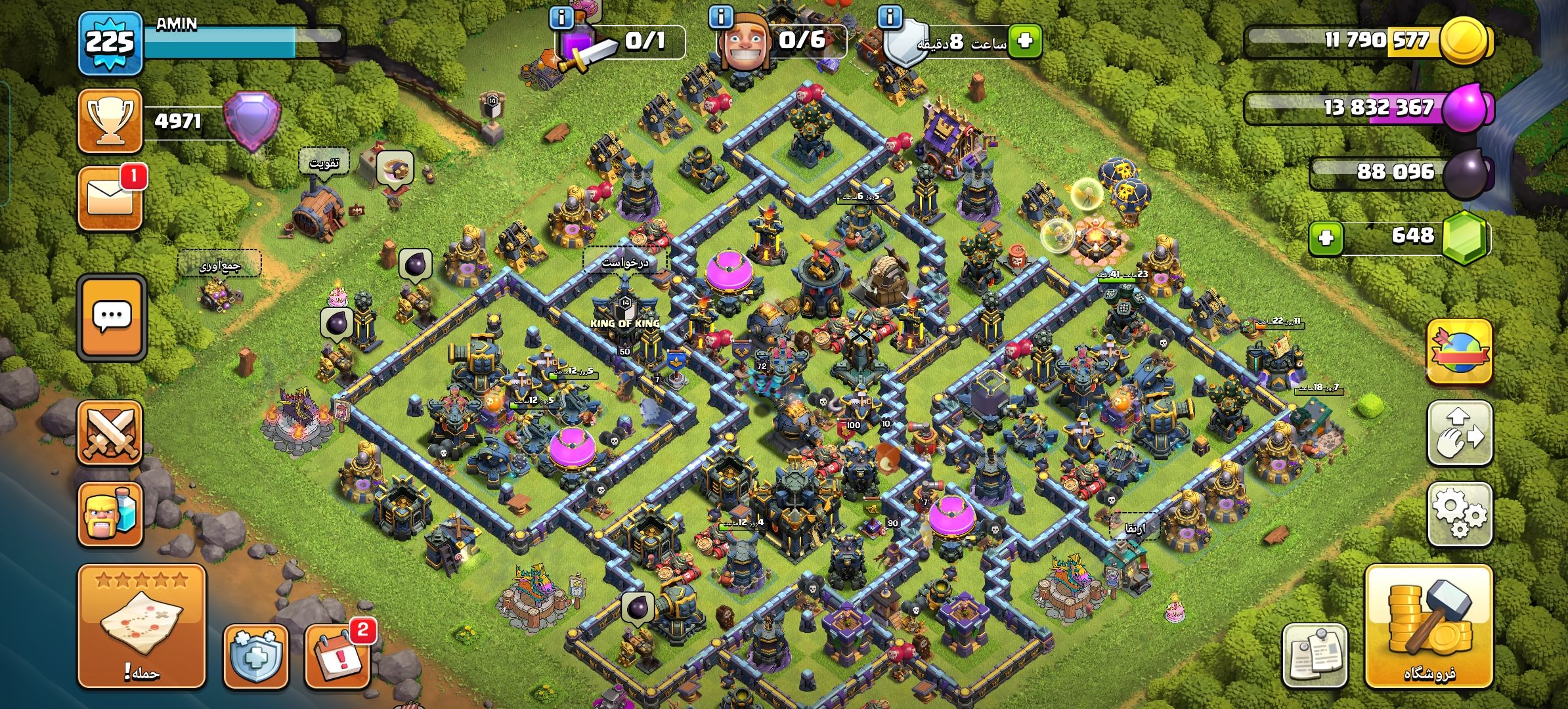Open the inbox mail envelope

click(x=110, y=198)
